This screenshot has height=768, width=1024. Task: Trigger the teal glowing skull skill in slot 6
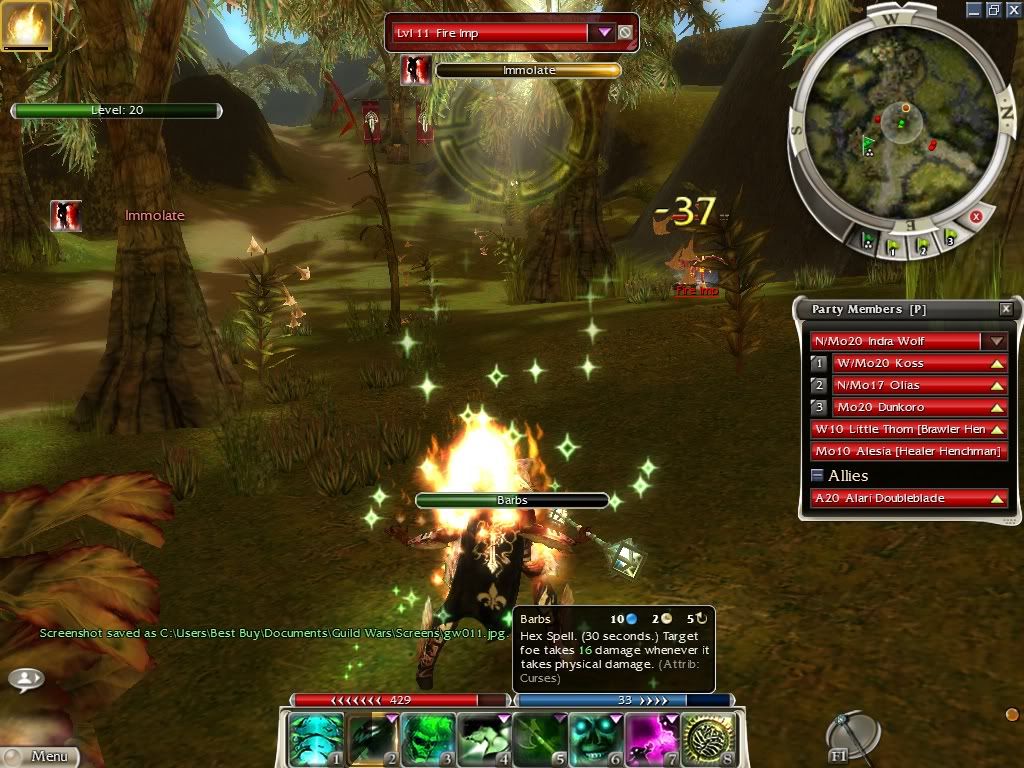[x=597, y=739]
